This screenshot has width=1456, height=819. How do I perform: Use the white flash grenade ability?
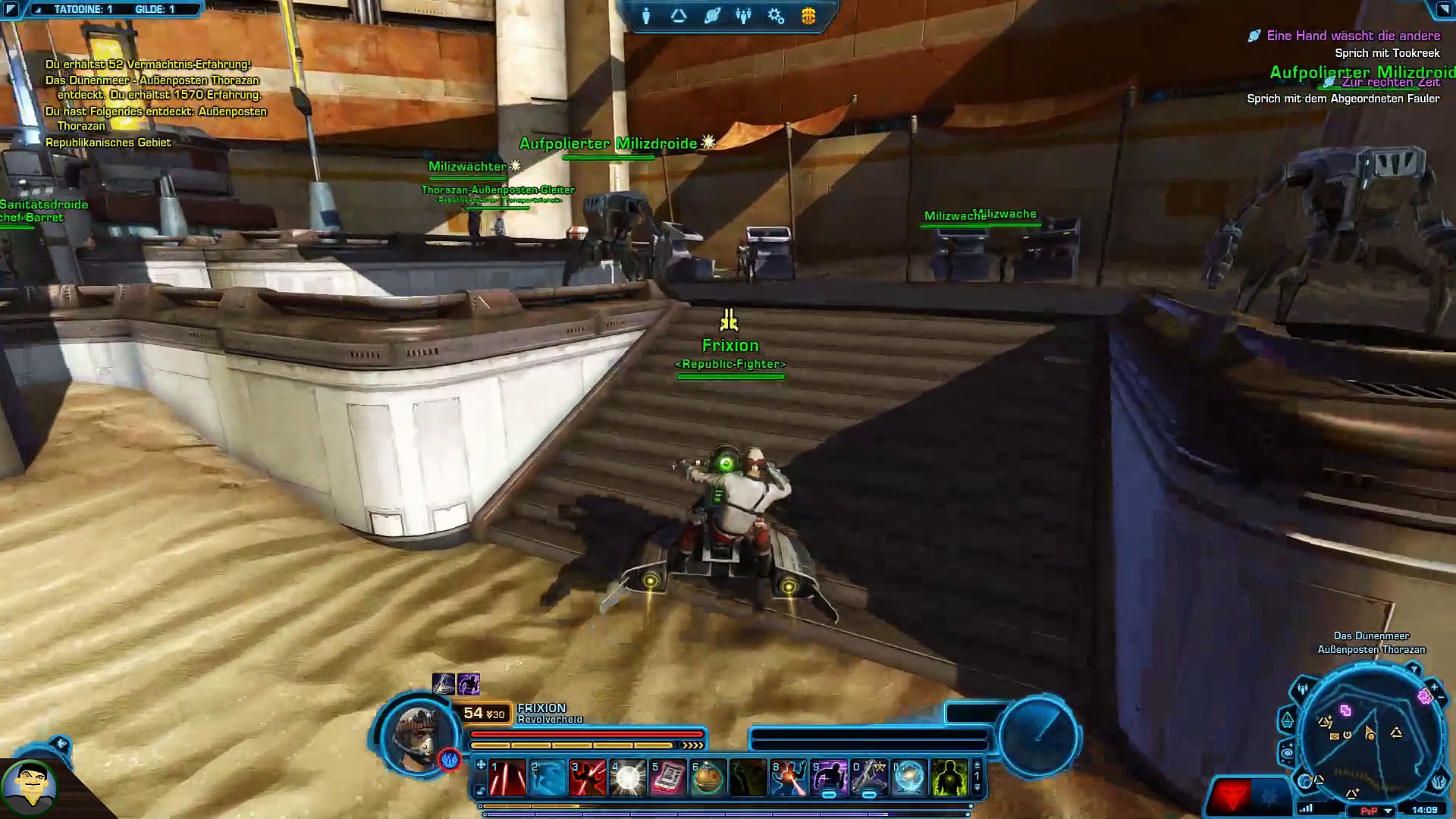pyautogui.click(x=628, y=778)
